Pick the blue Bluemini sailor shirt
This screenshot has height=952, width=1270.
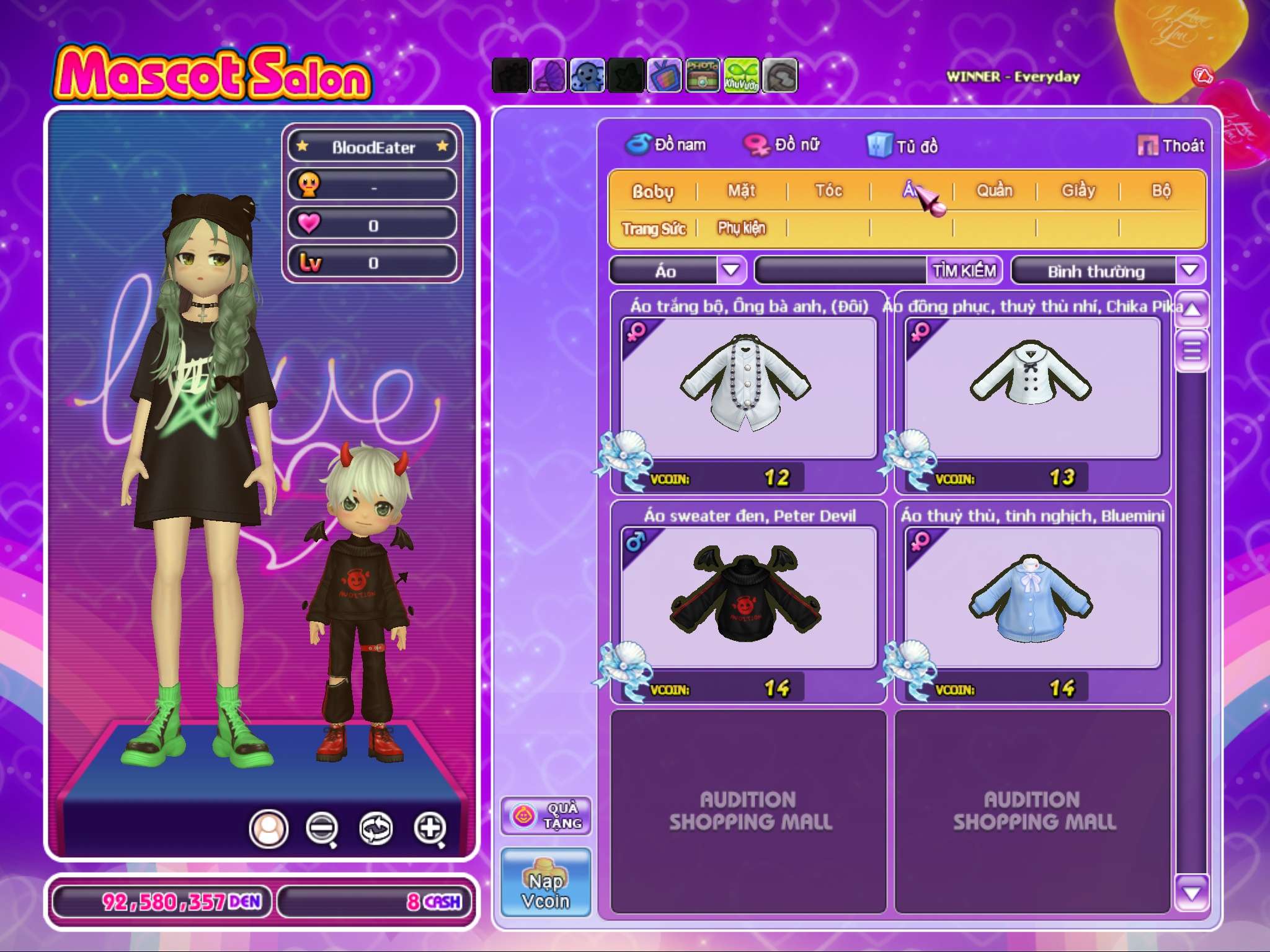coord(1032,597)
